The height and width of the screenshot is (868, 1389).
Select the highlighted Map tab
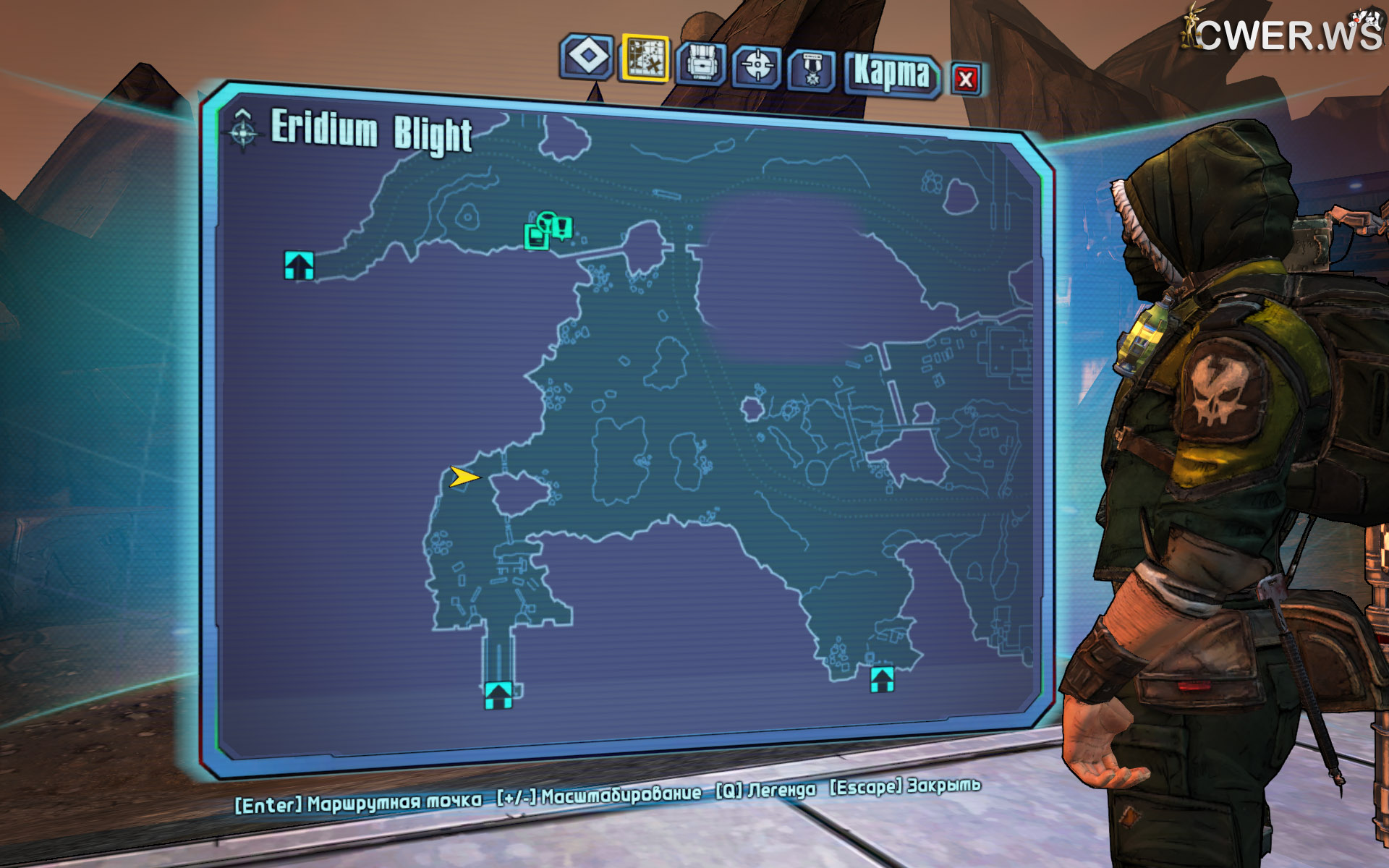[x=645, y=58]
